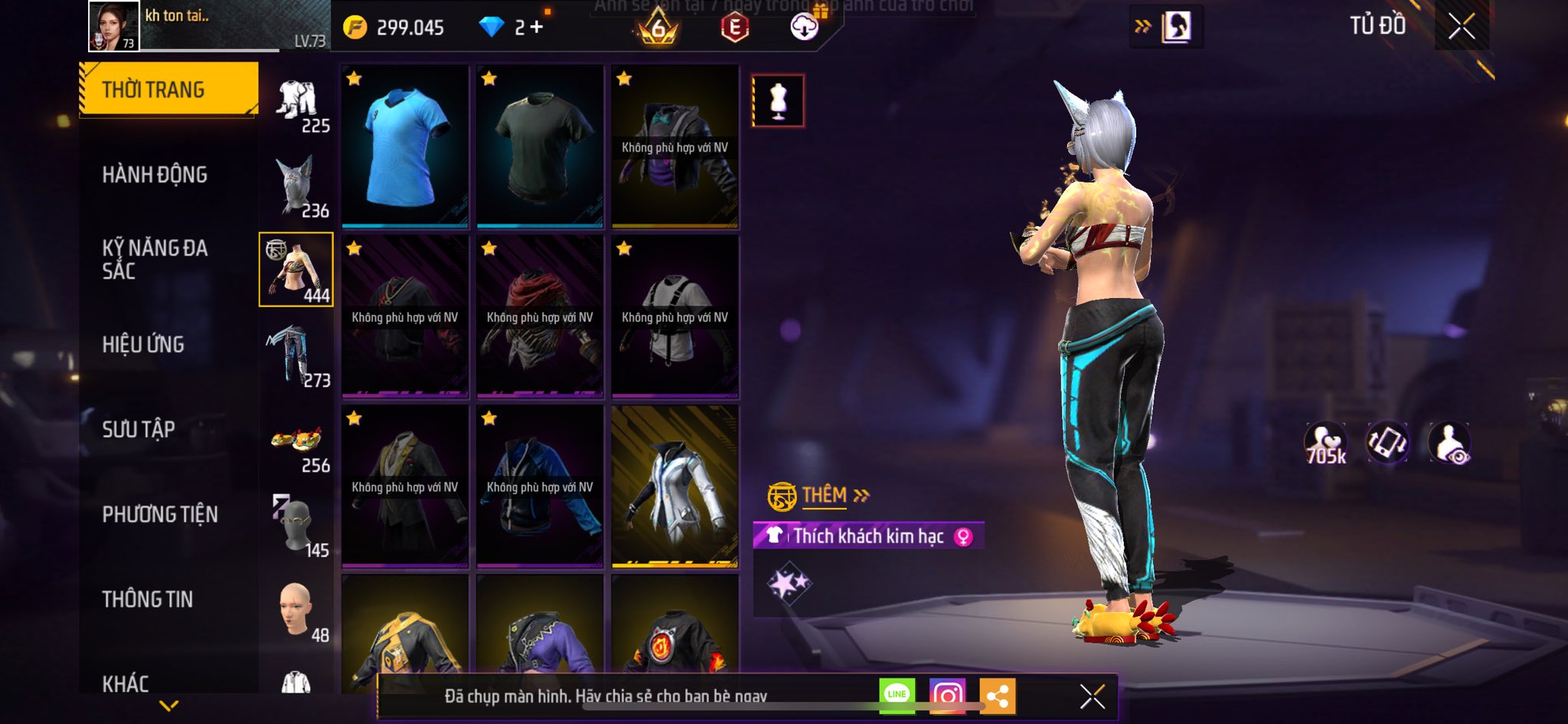Viewport: 1568px width, 724px height.
Task: Close the wardrobe screen
Action: coord(1461,27)
